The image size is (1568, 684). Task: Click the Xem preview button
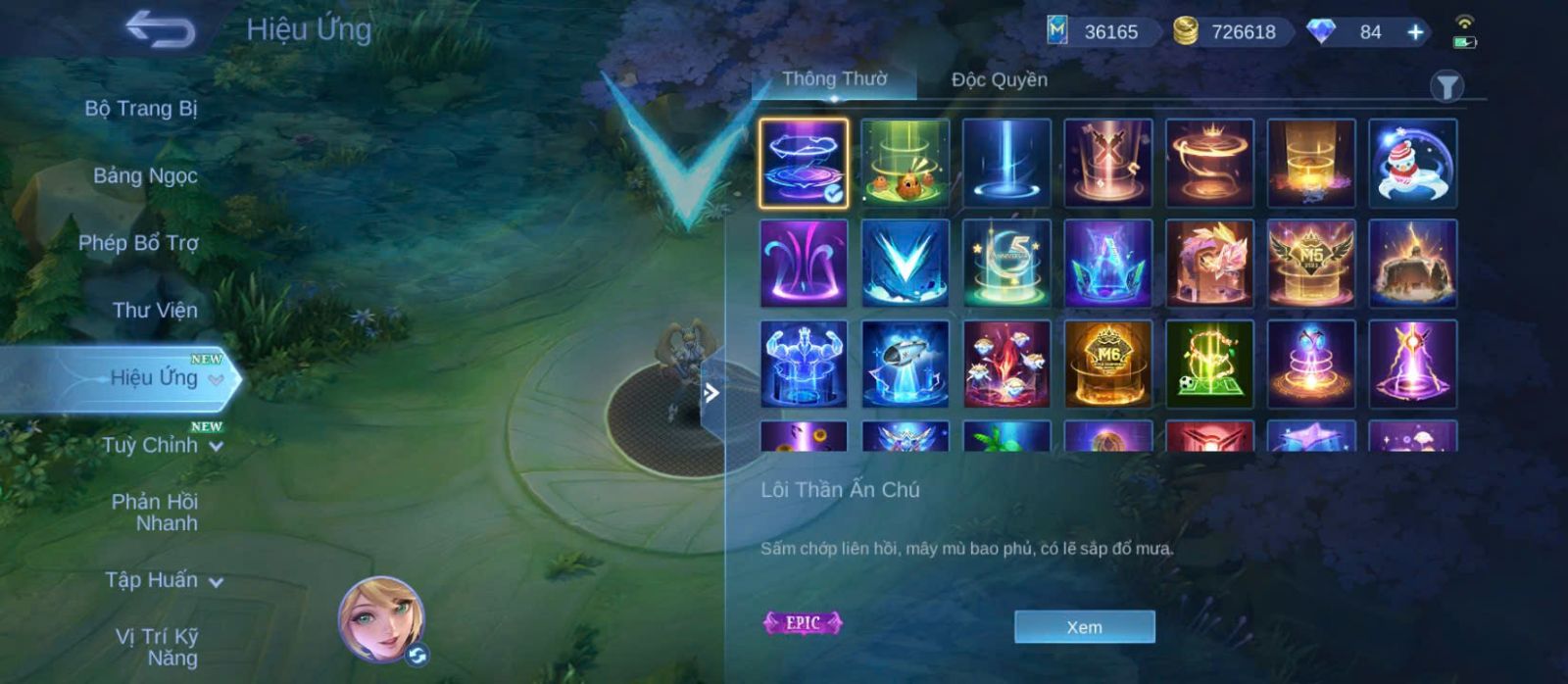click(1084, 627)
